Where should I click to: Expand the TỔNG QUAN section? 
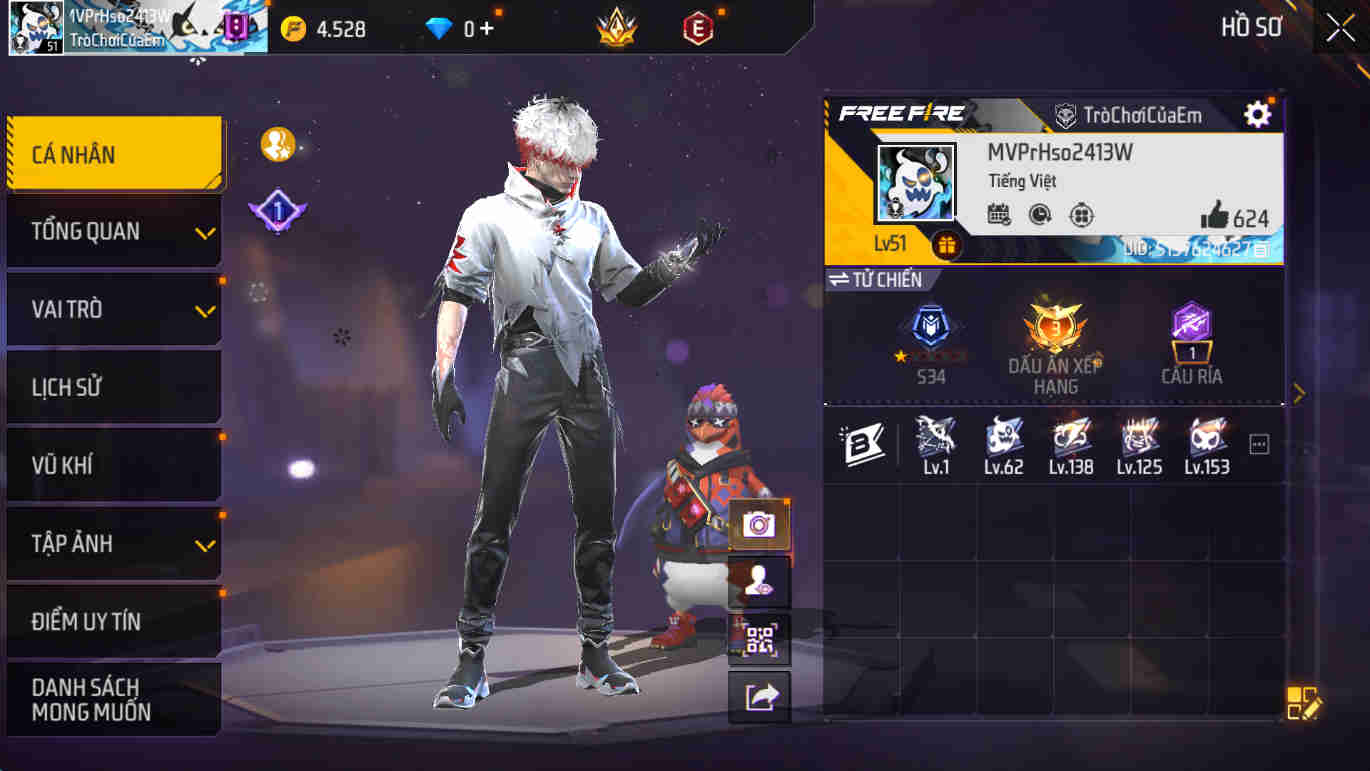click(113, 231)
